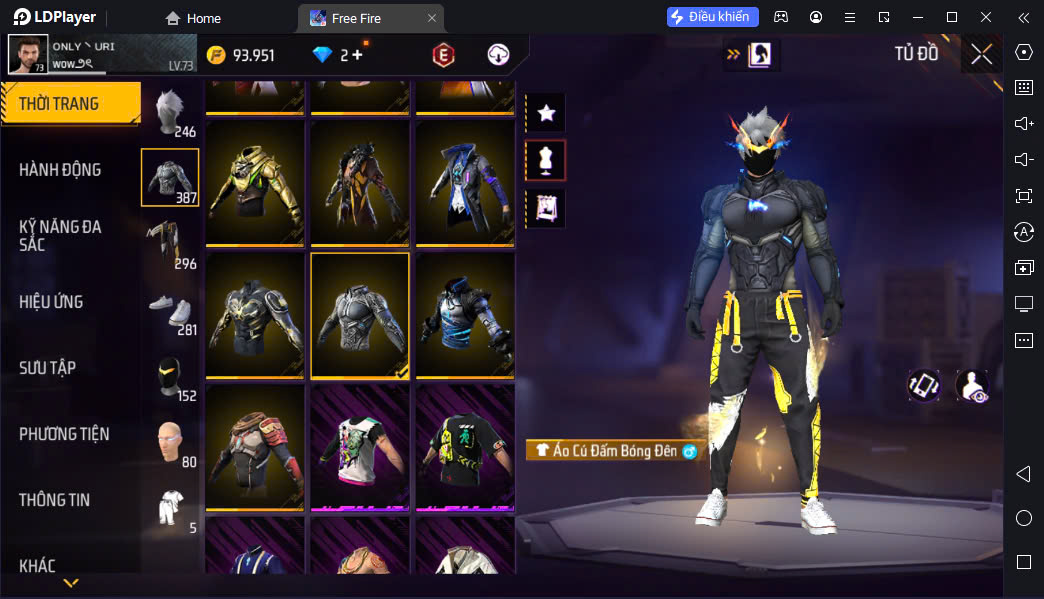This screenshot has width=1044, height=599.
Task: Switch to KỸ NĂNG ĐA SẮC tab
Action: tap(60, 235)
